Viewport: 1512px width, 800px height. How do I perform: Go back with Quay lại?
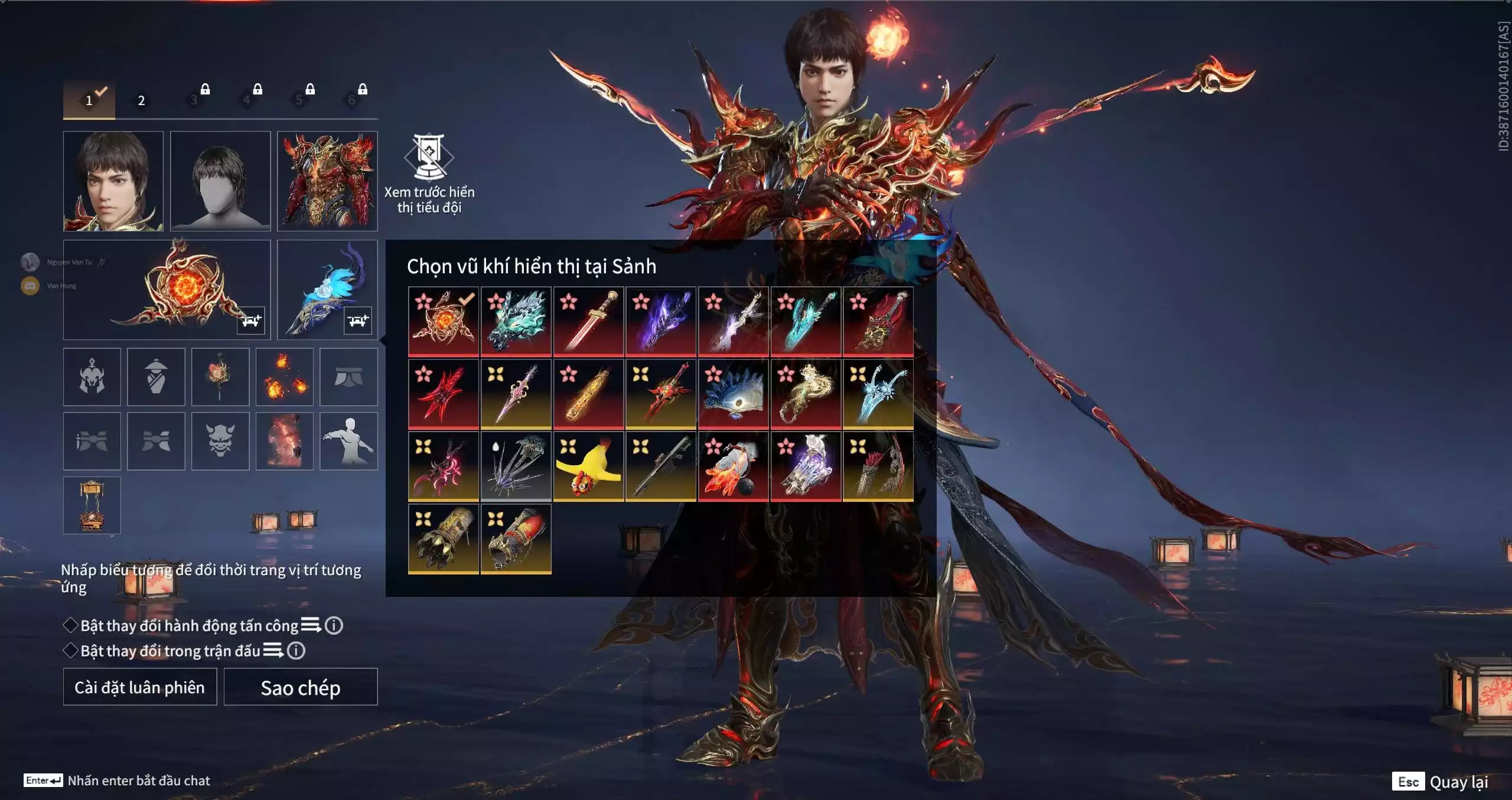click(1458, 782)
